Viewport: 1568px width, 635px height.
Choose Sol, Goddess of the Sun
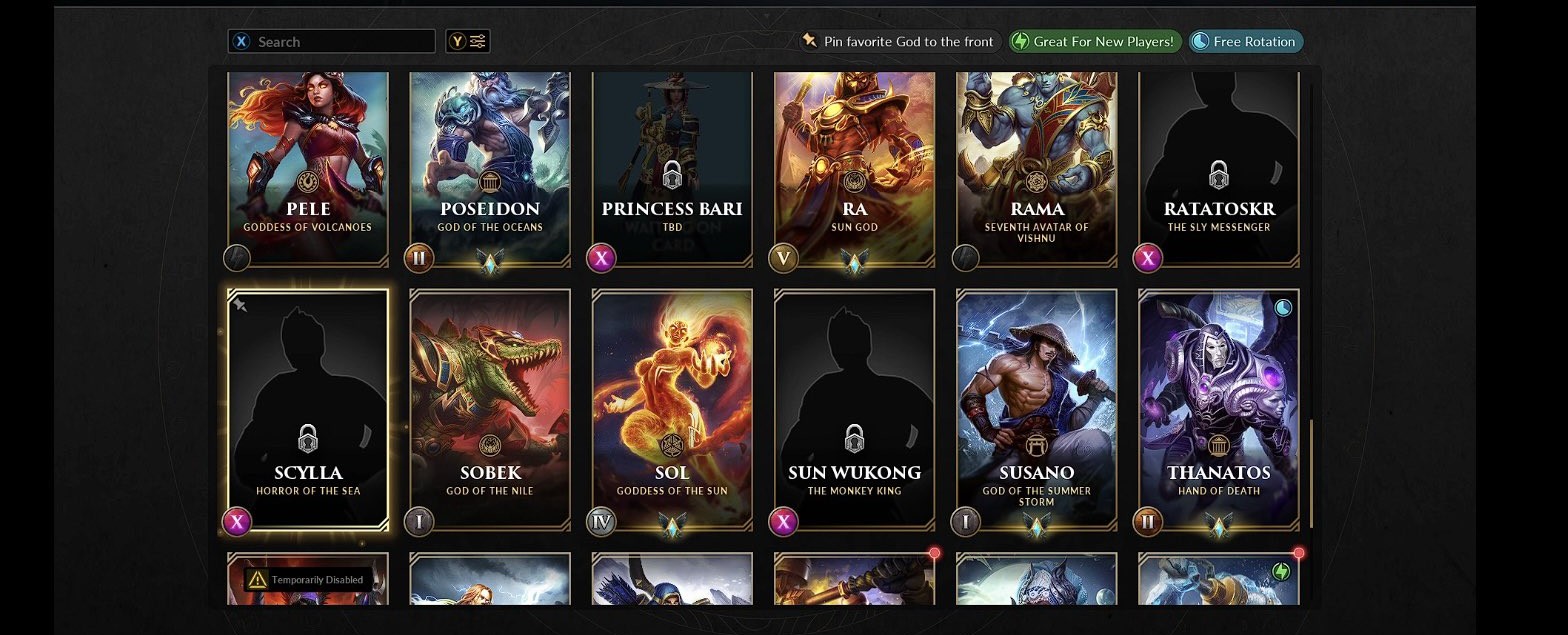point(672,408)
